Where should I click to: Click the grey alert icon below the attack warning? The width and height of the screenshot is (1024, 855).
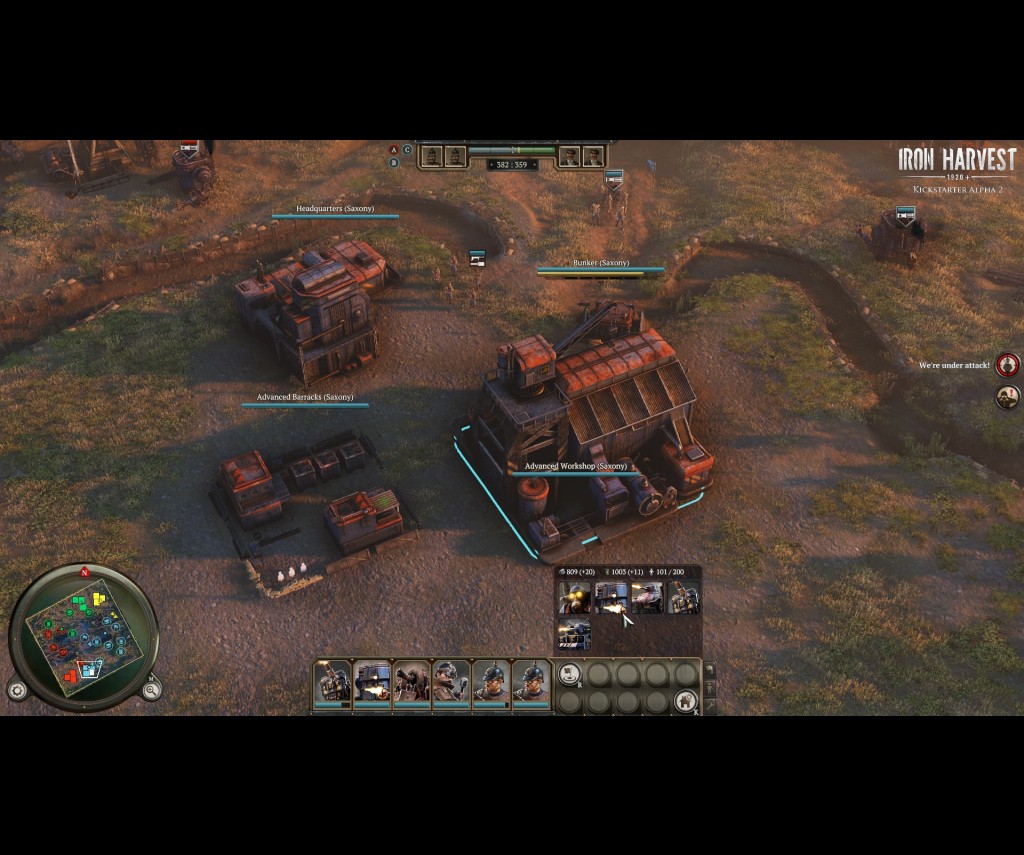click(x=1007, y=397)
